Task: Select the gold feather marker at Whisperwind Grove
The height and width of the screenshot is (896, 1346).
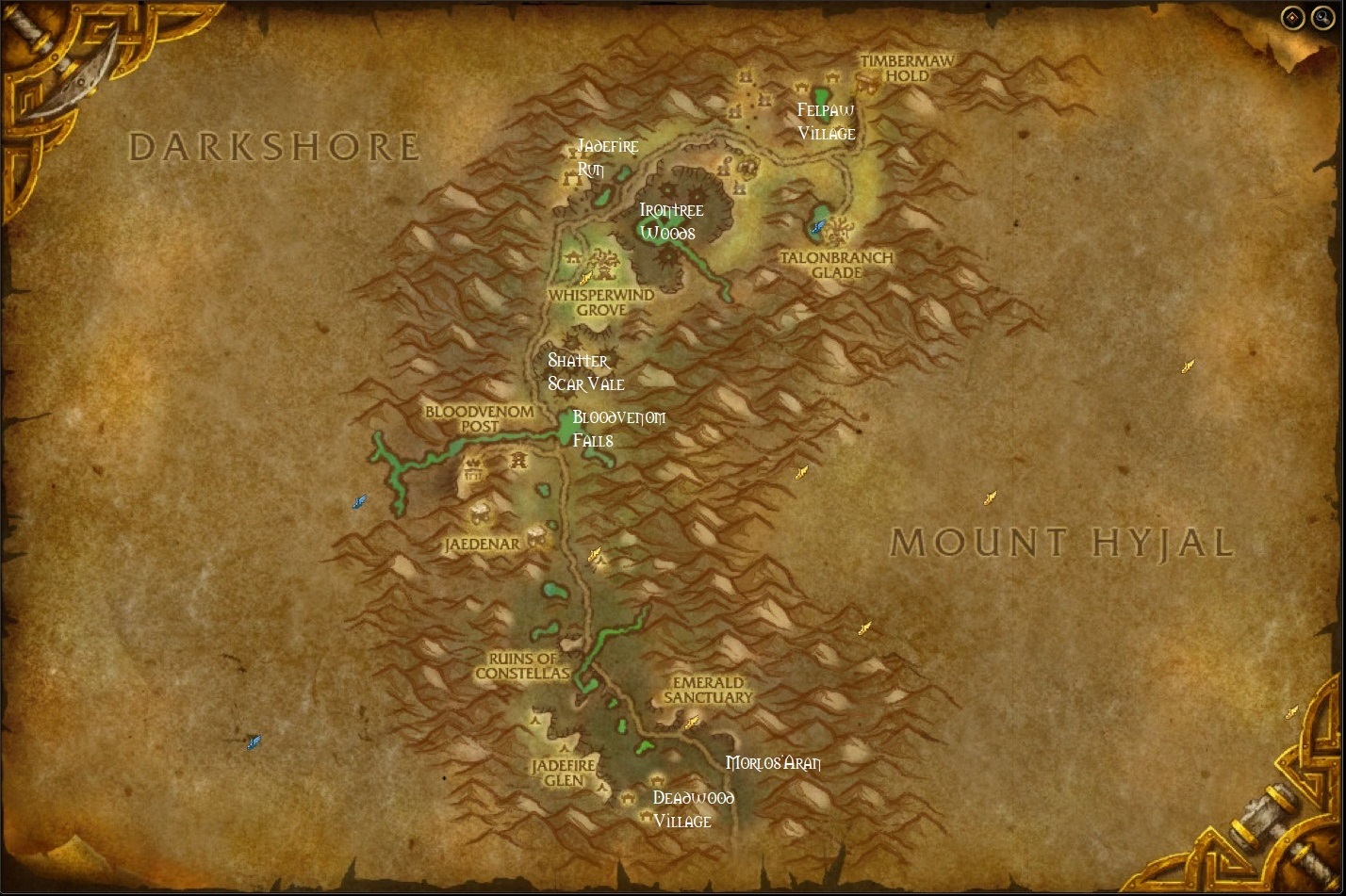Action: 585,277
